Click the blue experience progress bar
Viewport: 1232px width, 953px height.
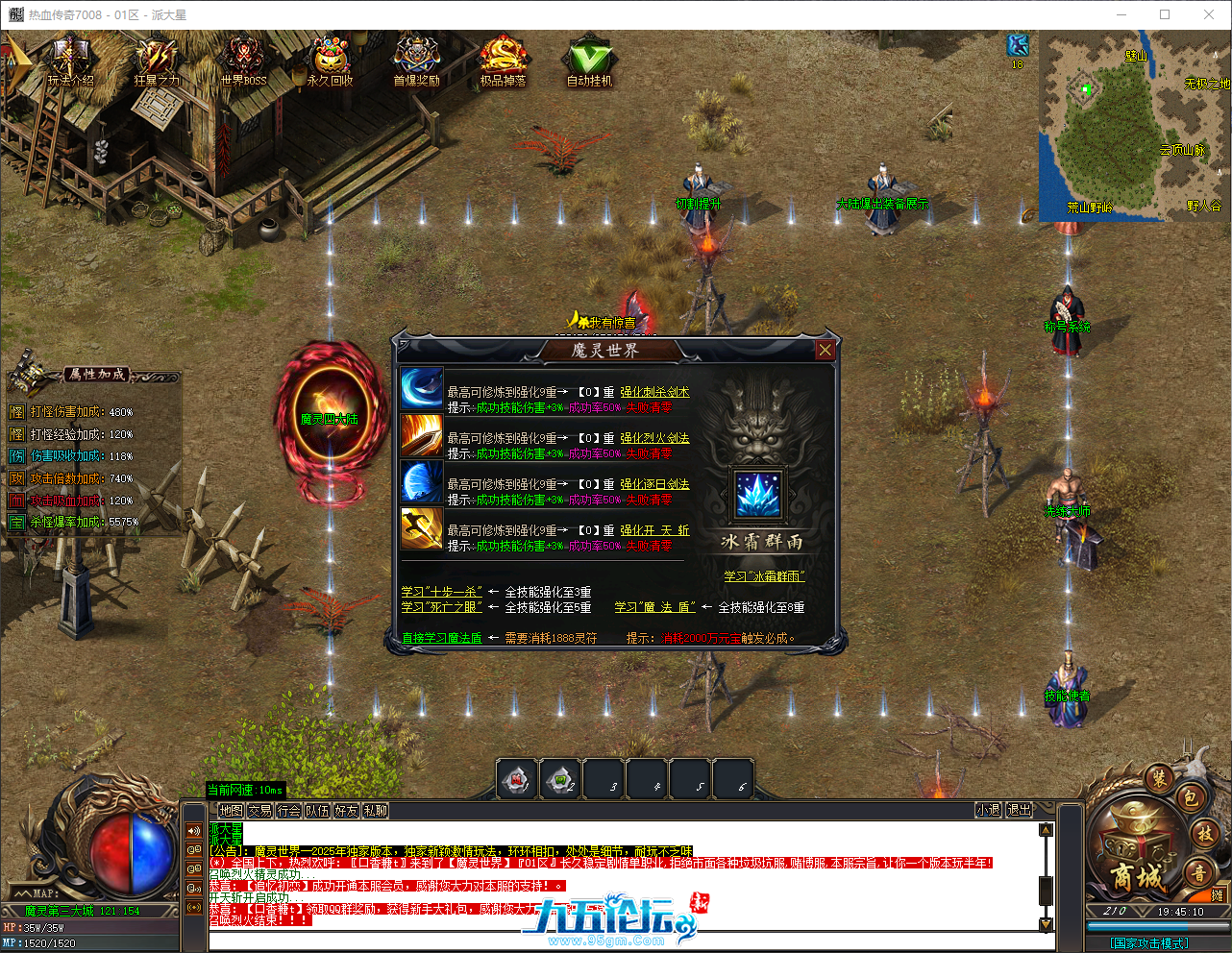coord(1136,926)
